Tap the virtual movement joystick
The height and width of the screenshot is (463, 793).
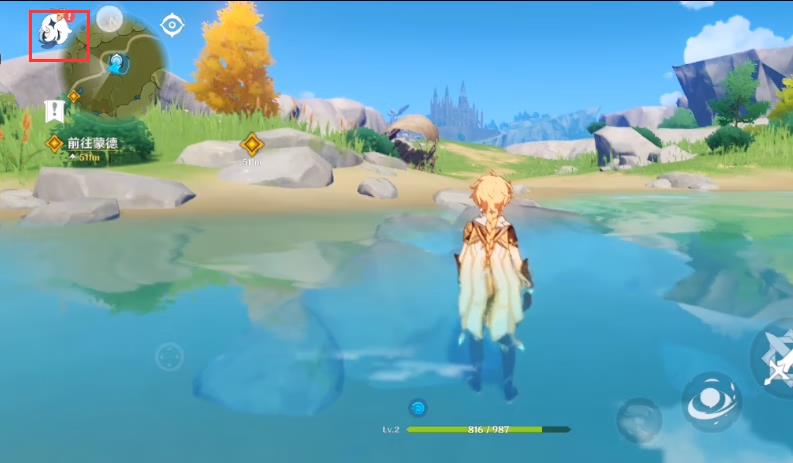pyautogui.click(x=169, y=356)
